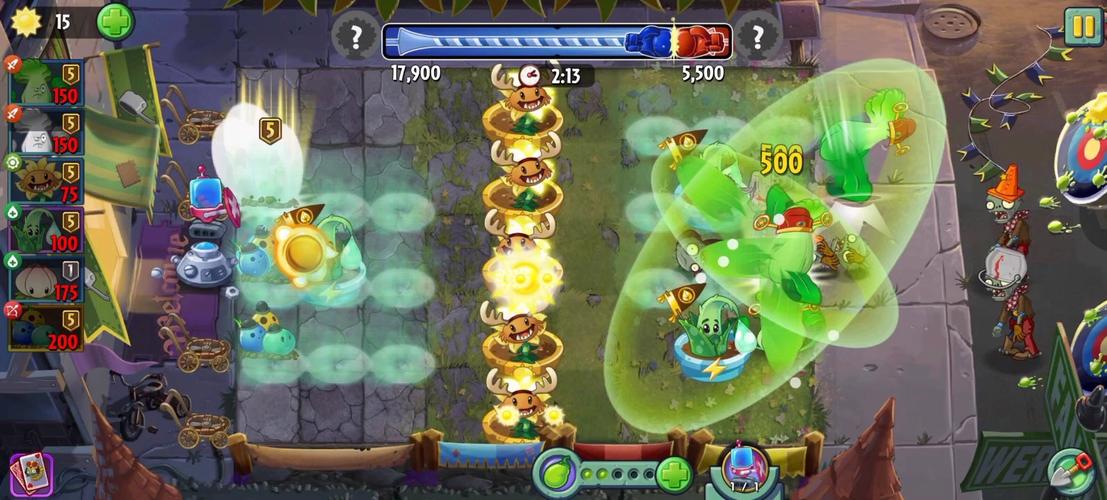Viewport: 1107px width, 500px height.
Task: Choose the 150-cost white plant seed packet
Action: pos(40,130)
